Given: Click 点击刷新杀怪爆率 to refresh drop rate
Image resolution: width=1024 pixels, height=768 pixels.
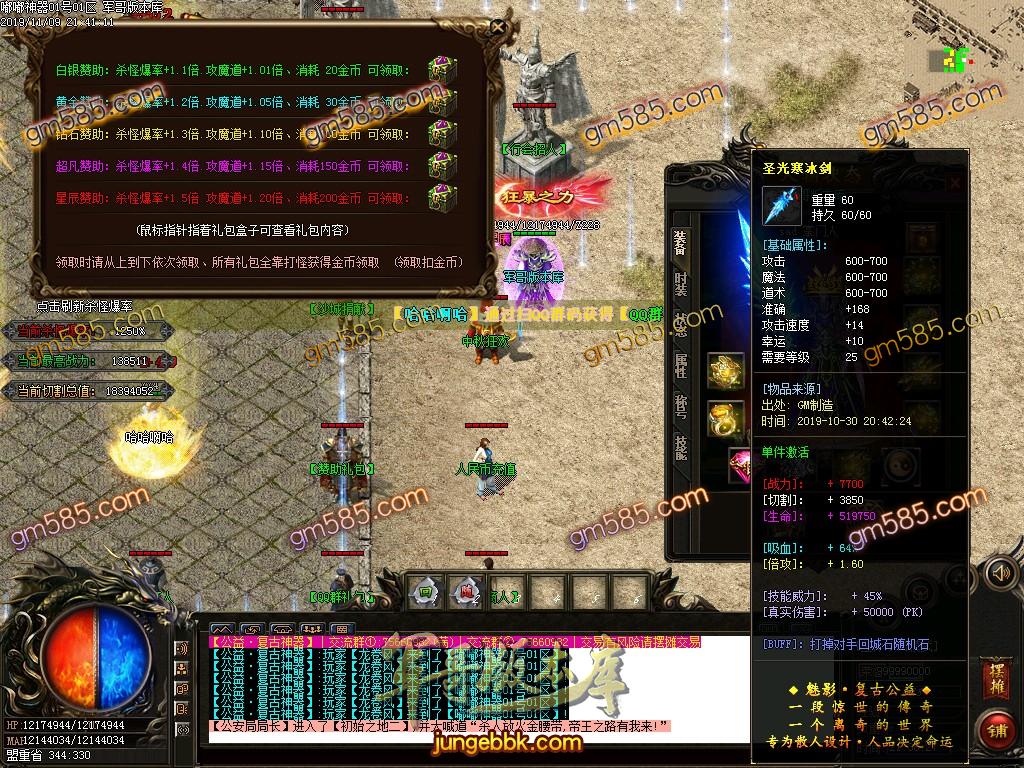Looking at the screenshot, I should [x=85, y=306].
